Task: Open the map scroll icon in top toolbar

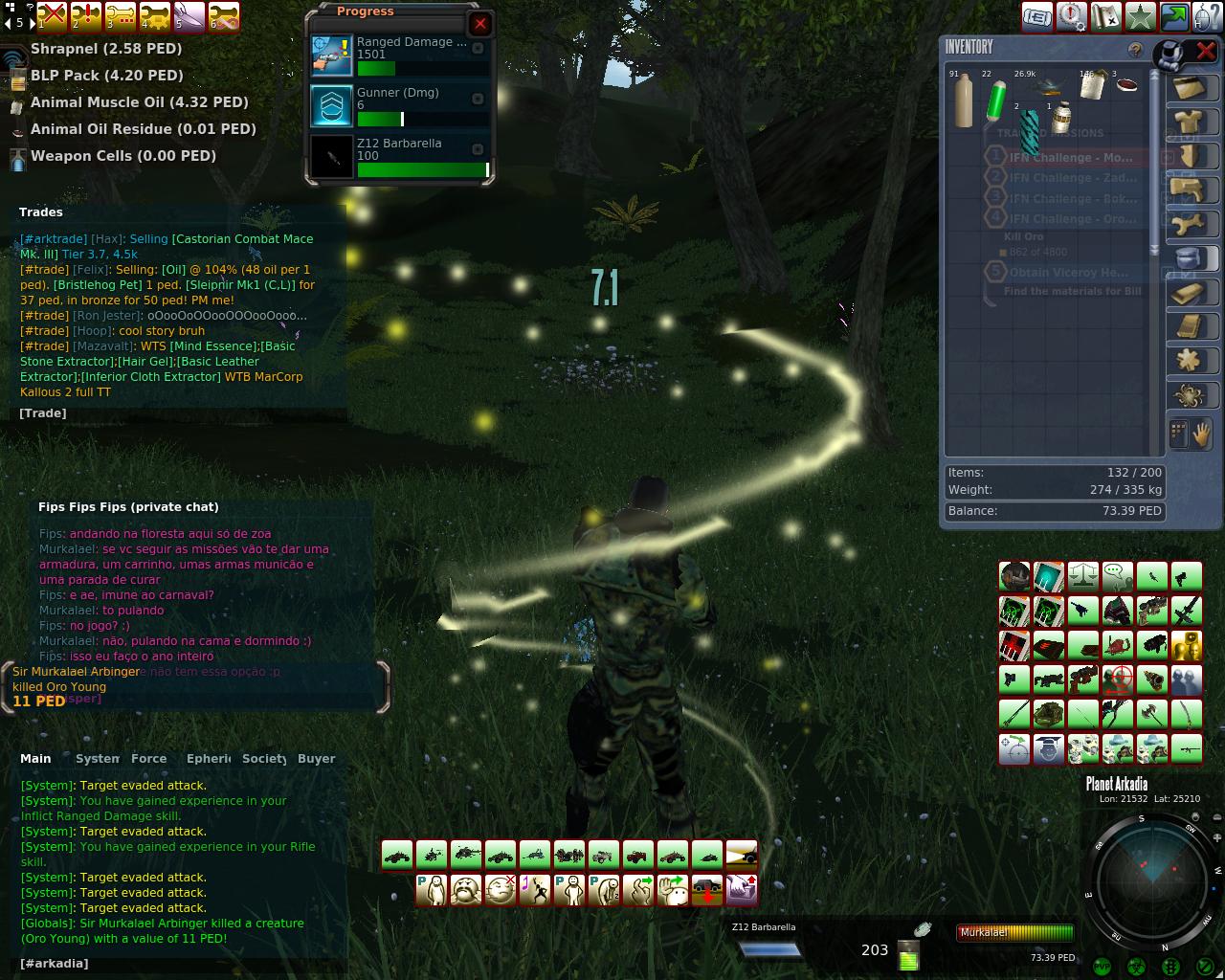Action: [x=1105, y=16]
